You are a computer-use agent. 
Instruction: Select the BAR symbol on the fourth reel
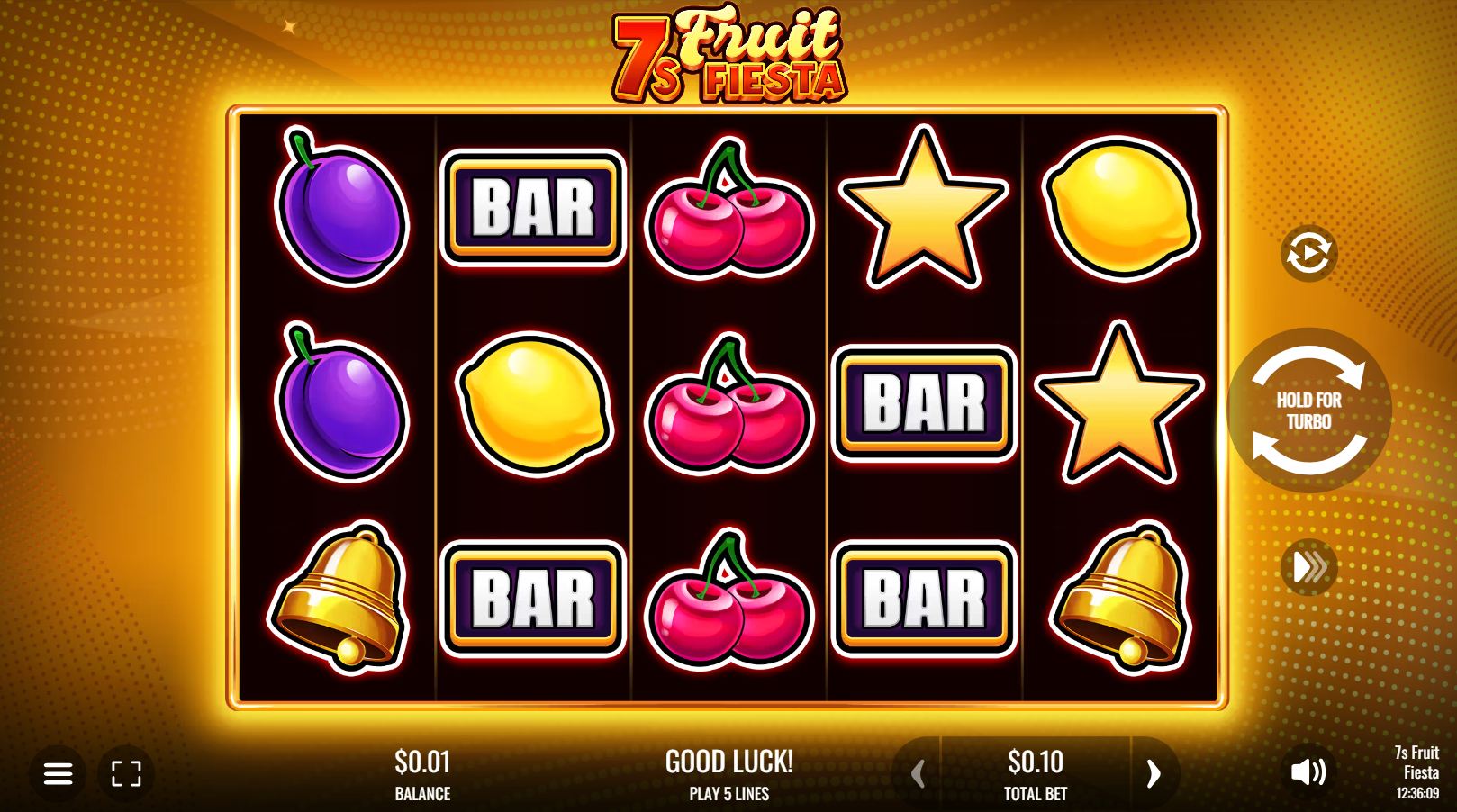(x=923, y=401)
